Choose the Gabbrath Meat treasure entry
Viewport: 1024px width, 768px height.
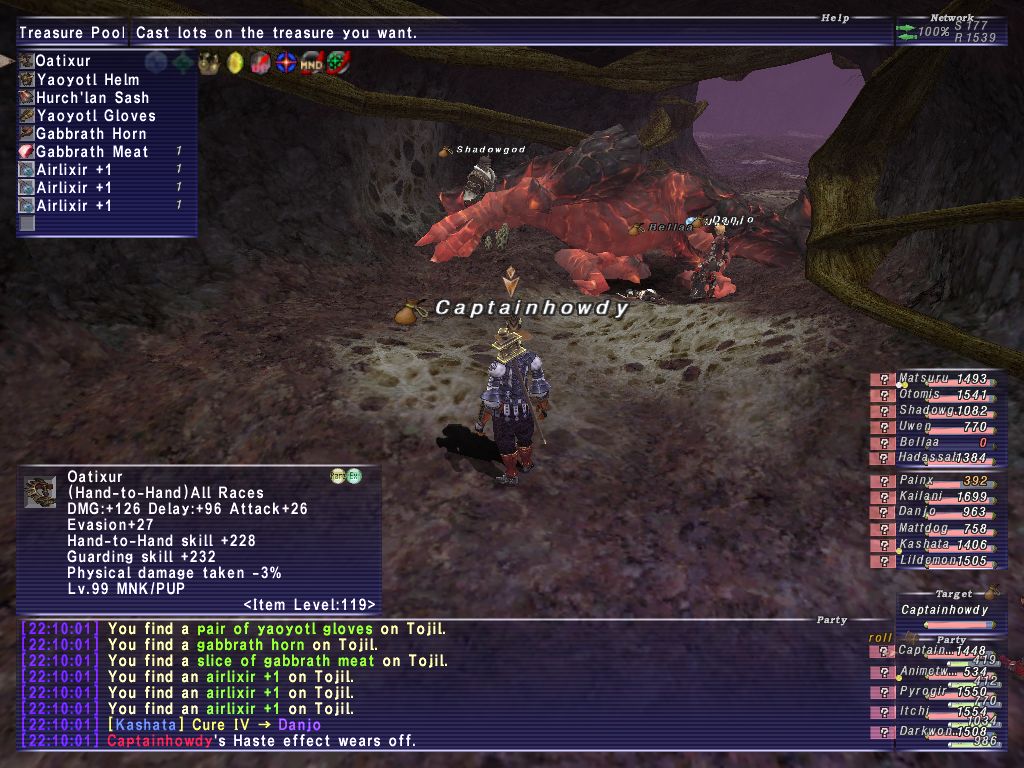92,152
